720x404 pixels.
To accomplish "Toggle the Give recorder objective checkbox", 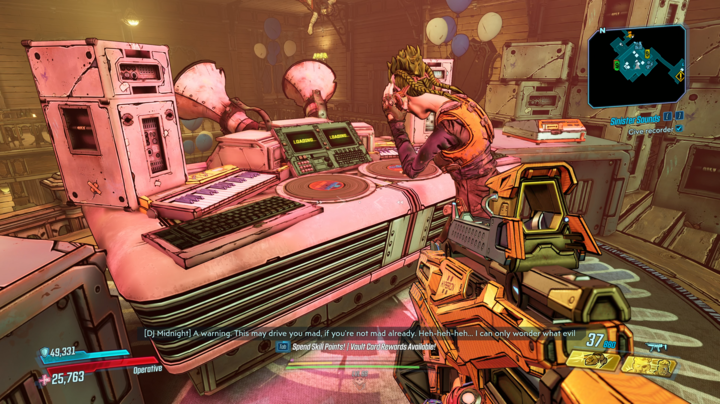I will tap(680, 130).
